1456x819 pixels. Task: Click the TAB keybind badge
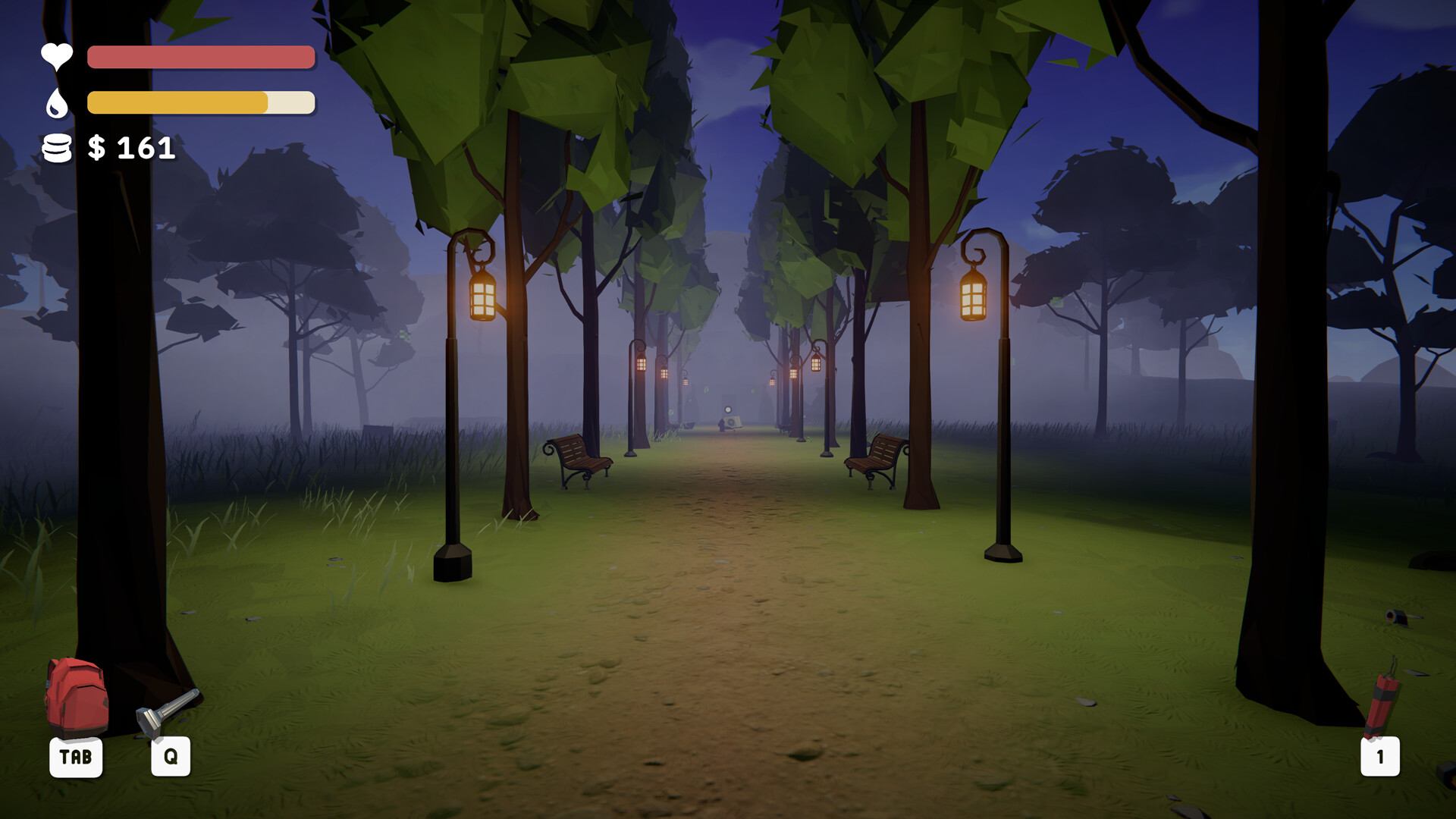tap(76, 756)
